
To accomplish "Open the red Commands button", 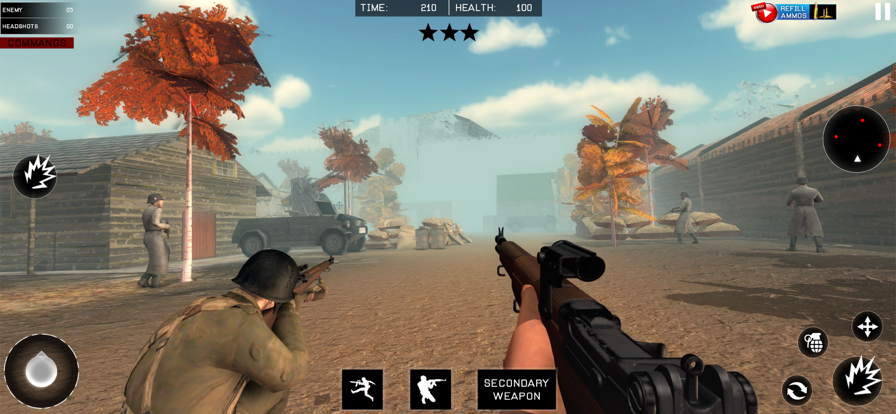I will pos(38,43).
